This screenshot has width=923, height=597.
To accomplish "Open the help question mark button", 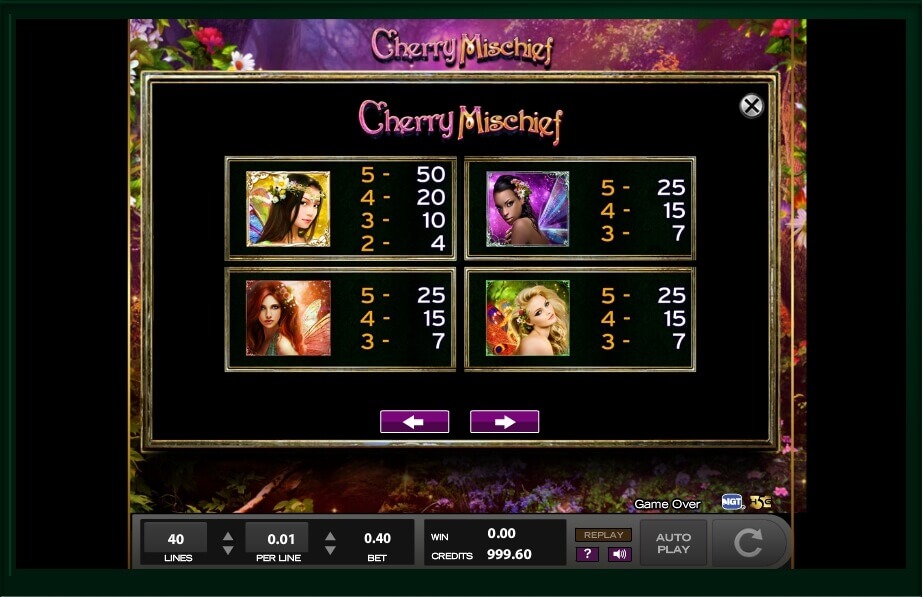I will (x=588, y=554).
